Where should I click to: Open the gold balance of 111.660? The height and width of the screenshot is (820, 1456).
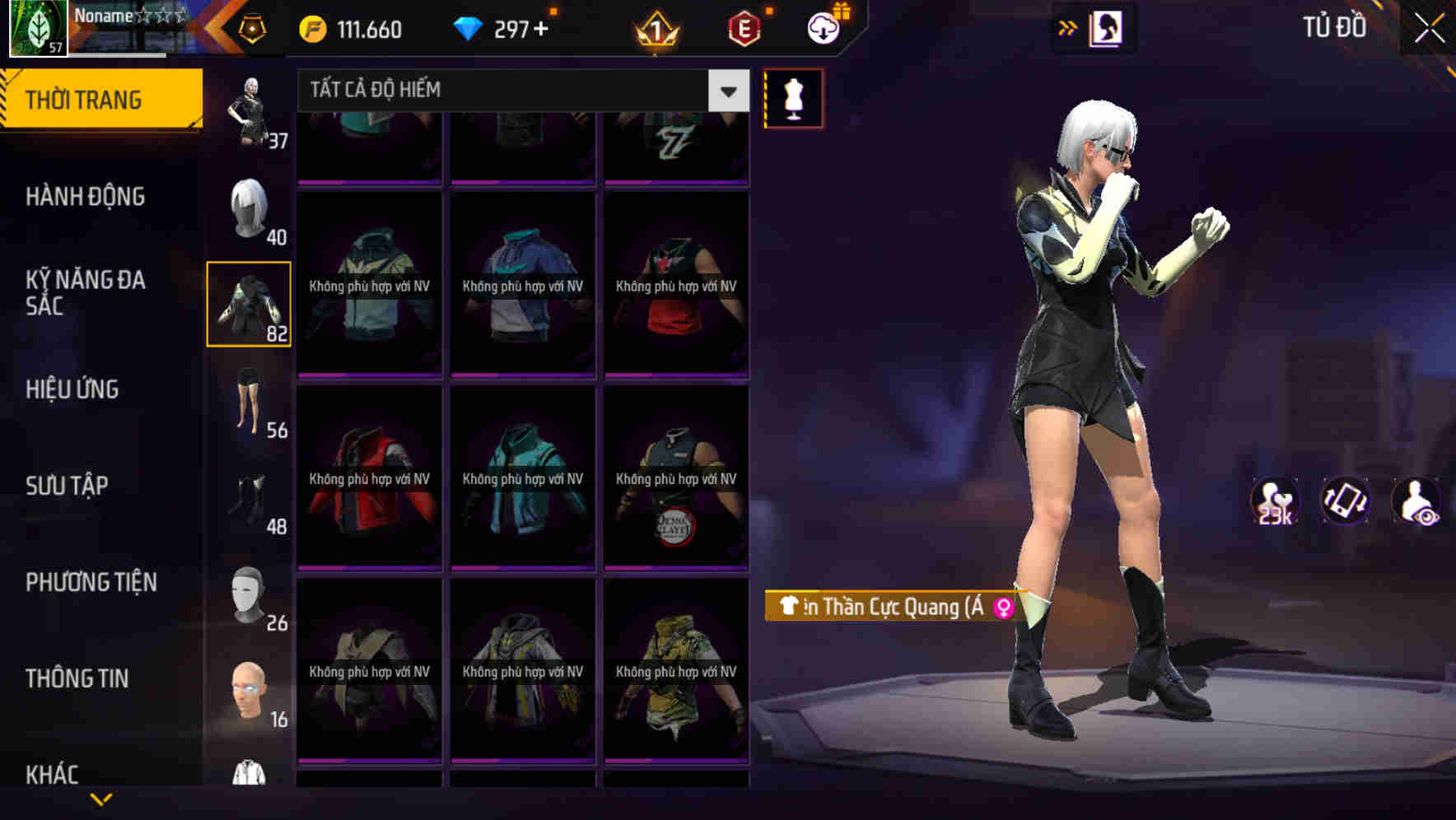[x=349, y=29]
